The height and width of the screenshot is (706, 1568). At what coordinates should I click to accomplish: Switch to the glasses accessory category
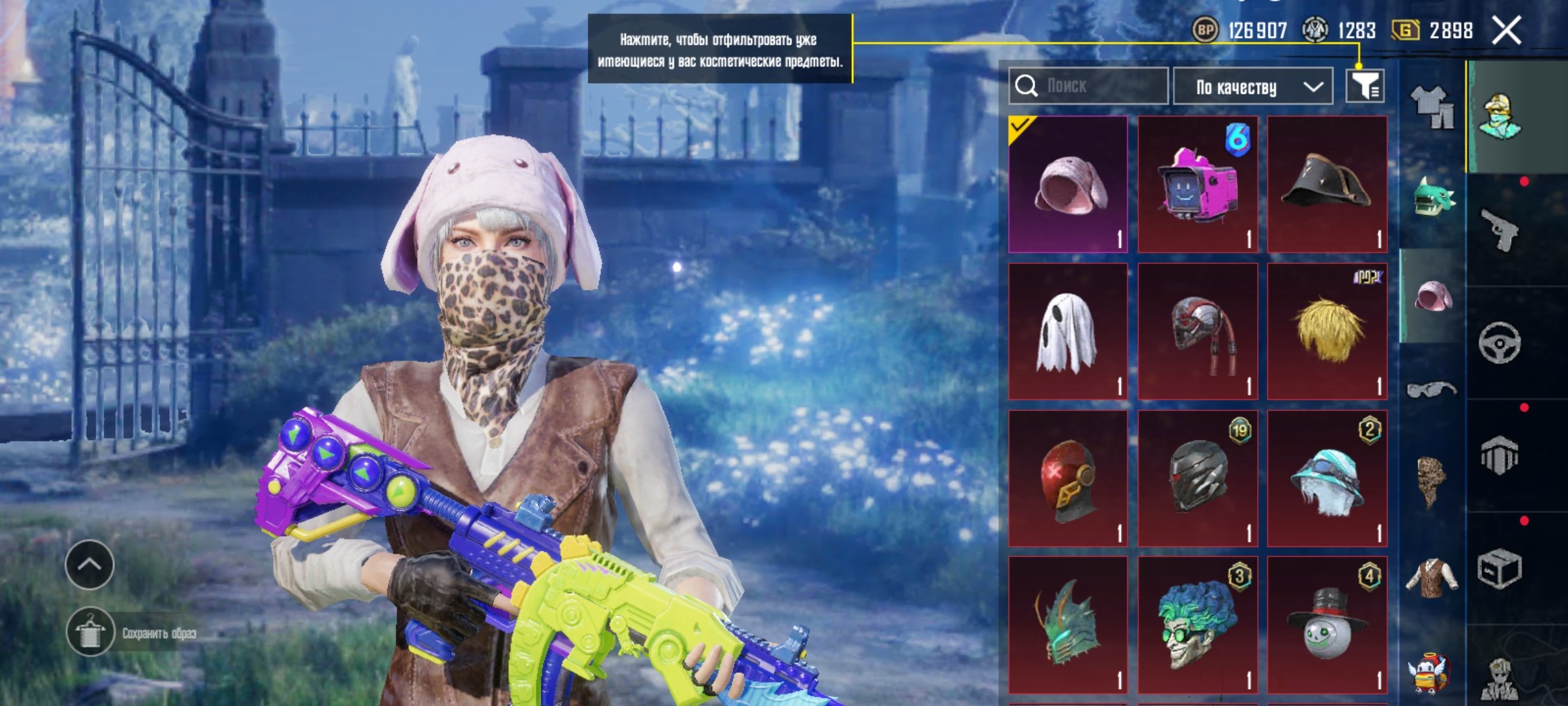pos(1432,390)
